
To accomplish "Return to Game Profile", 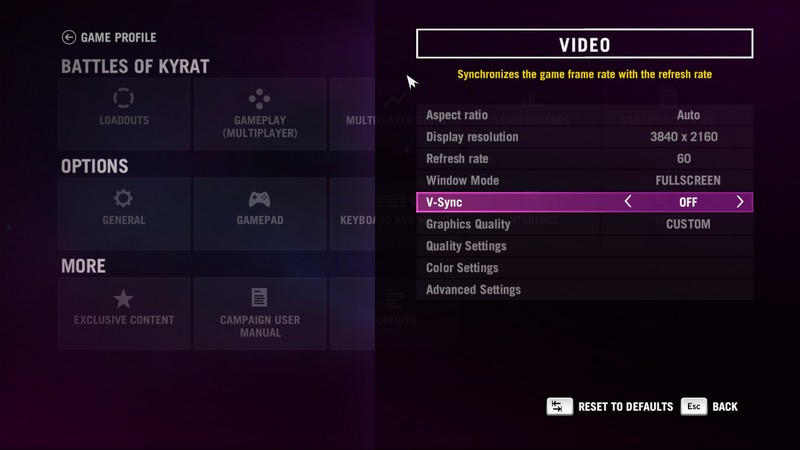I will 109,38.
